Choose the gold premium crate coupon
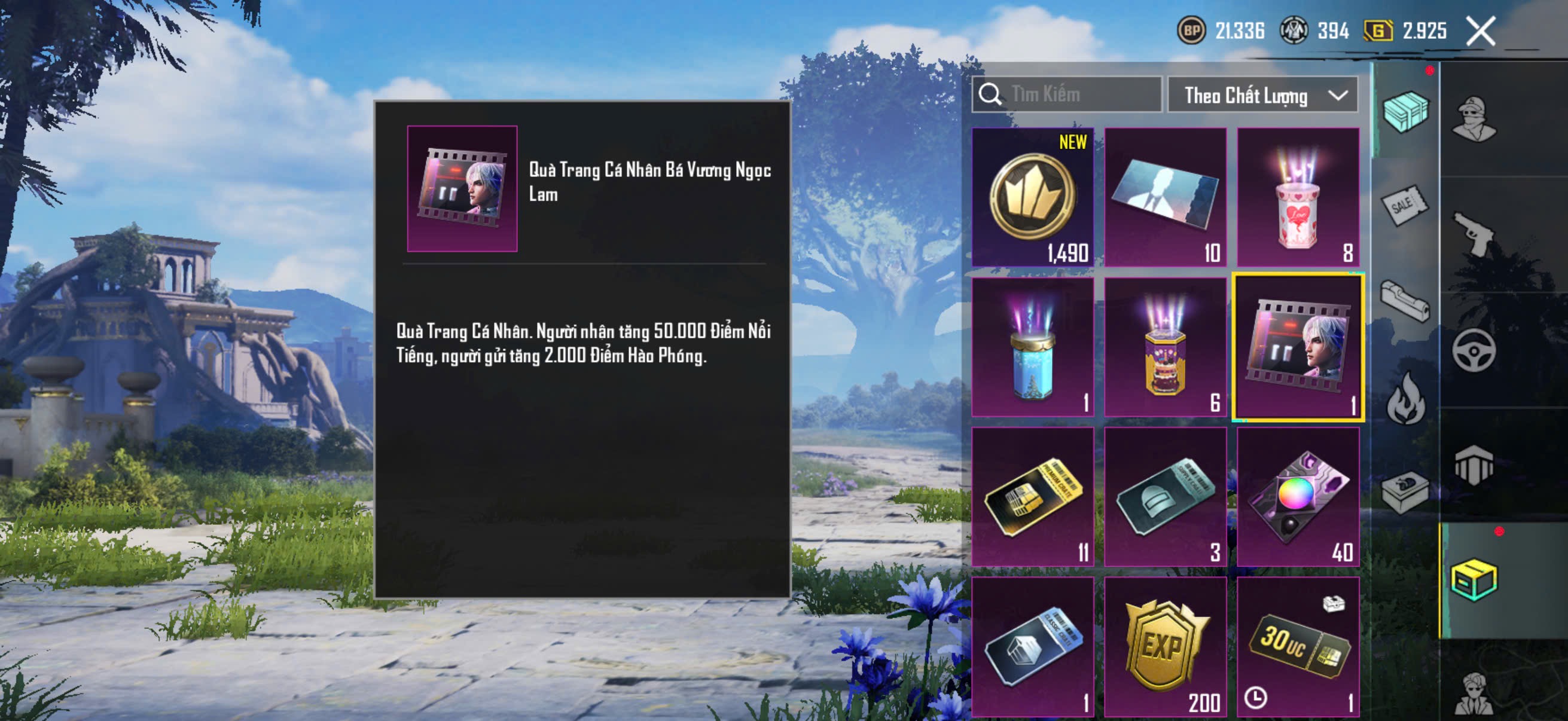This screenshot has height=721, width=1568. [1032, 496]
